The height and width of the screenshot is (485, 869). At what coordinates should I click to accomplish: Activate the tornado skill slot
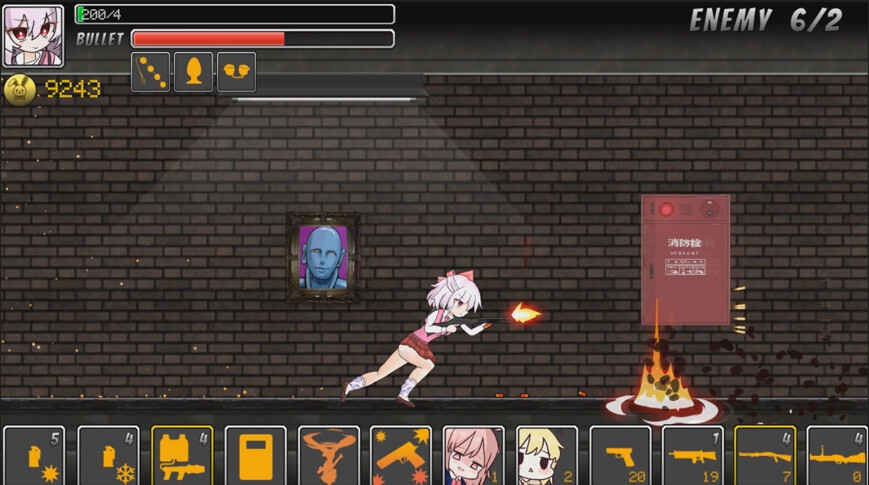point(329,457)
